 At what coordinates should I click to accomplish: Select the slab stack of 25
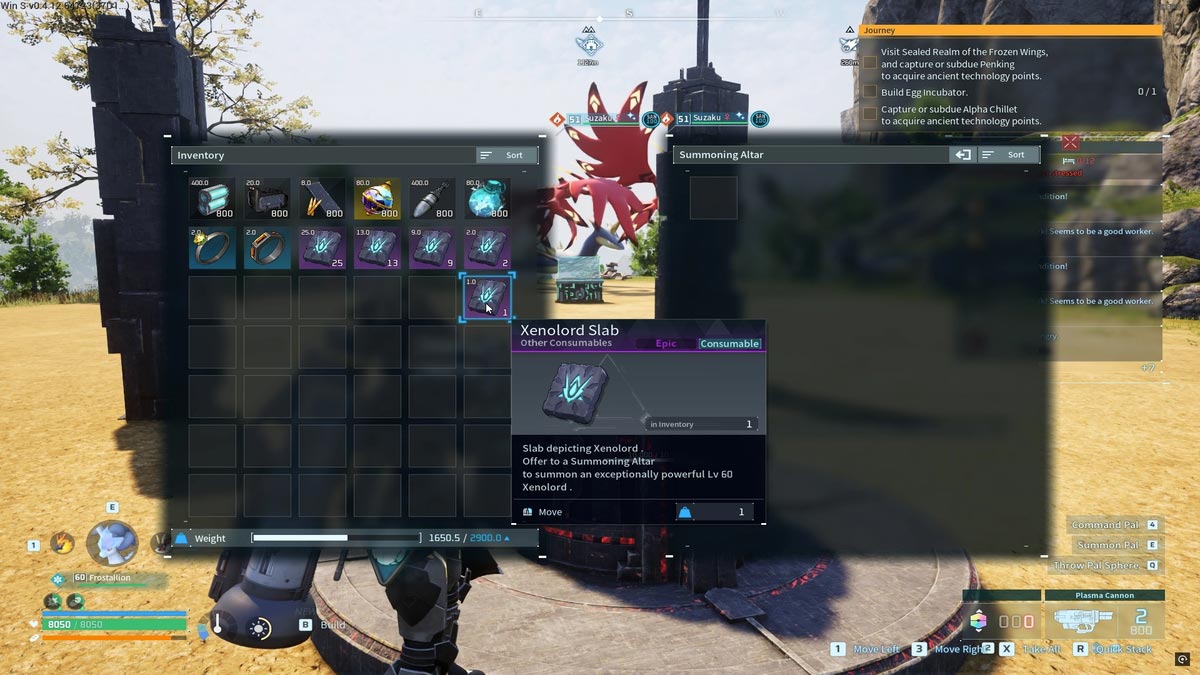coord(322,248)
